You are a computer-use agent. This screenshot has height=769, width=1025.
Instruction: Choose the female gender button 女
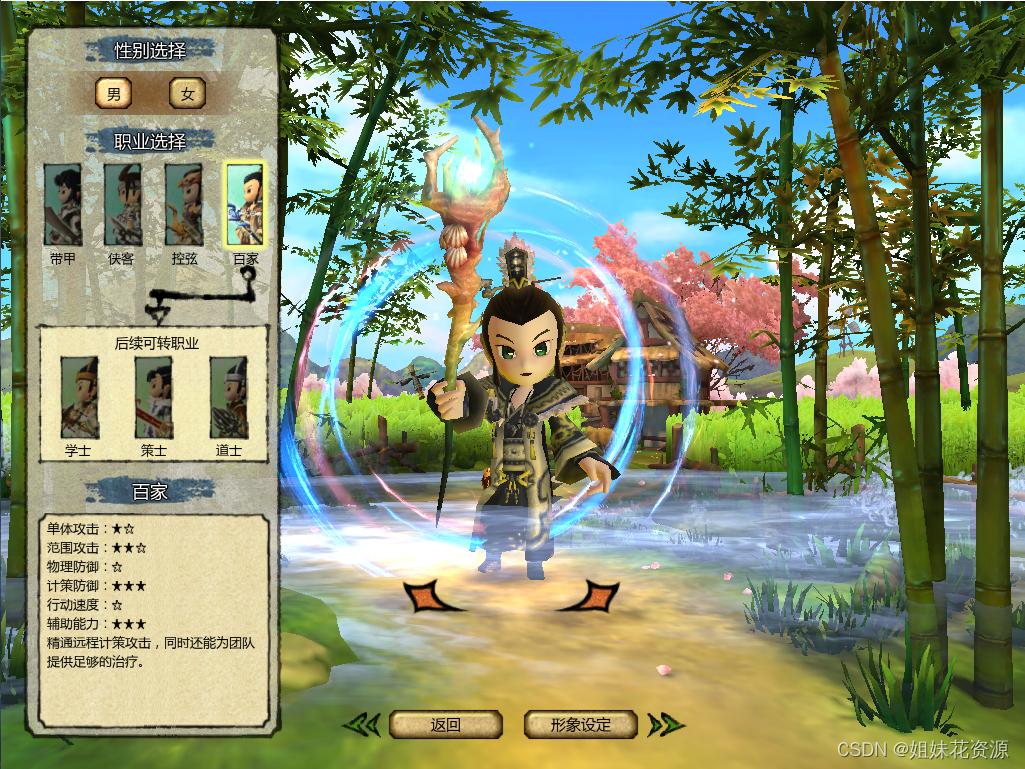[x=187, y=94]
